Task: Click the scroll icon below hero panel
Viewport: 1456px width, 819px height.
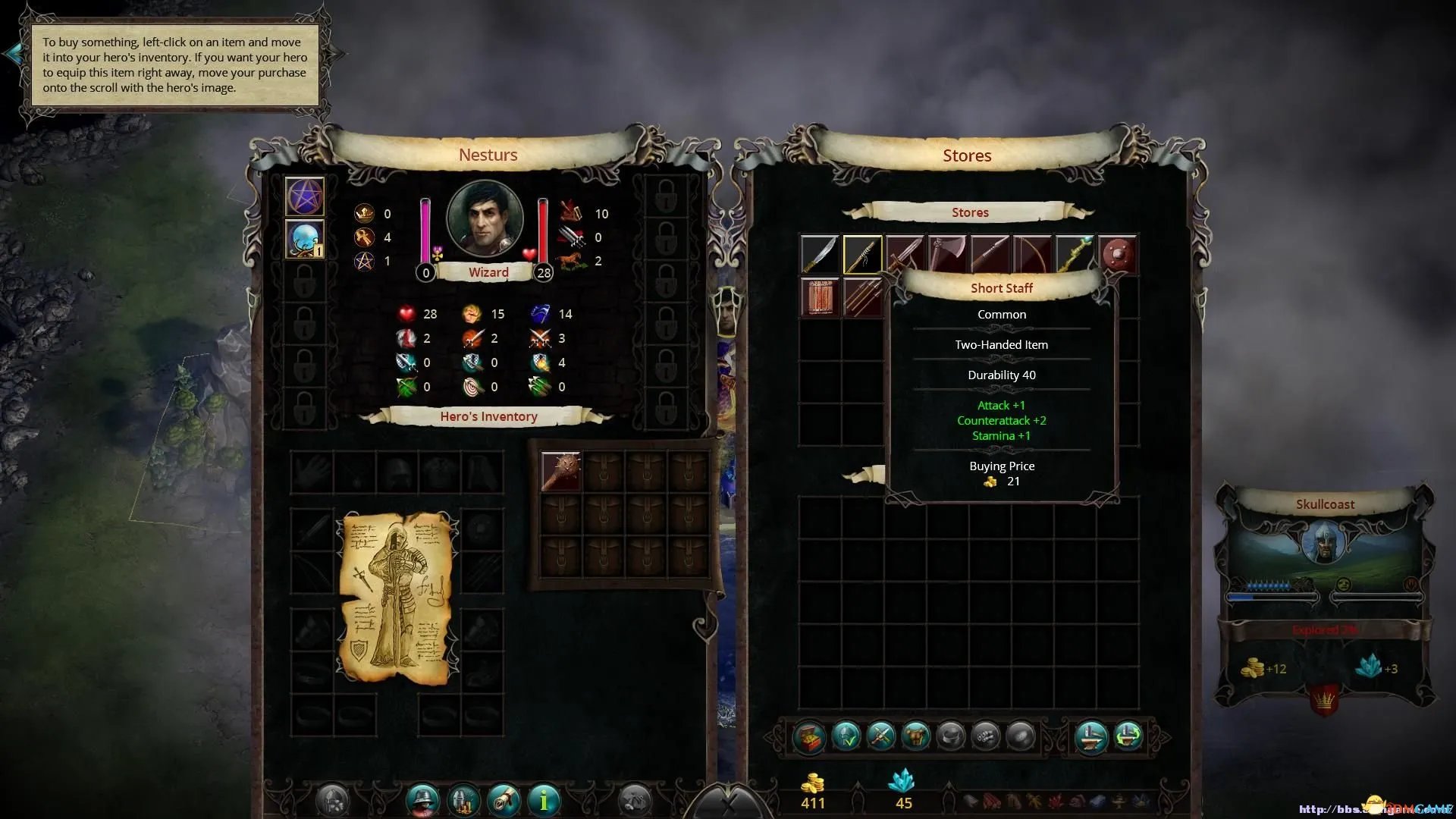Action: tap(504, 799)
